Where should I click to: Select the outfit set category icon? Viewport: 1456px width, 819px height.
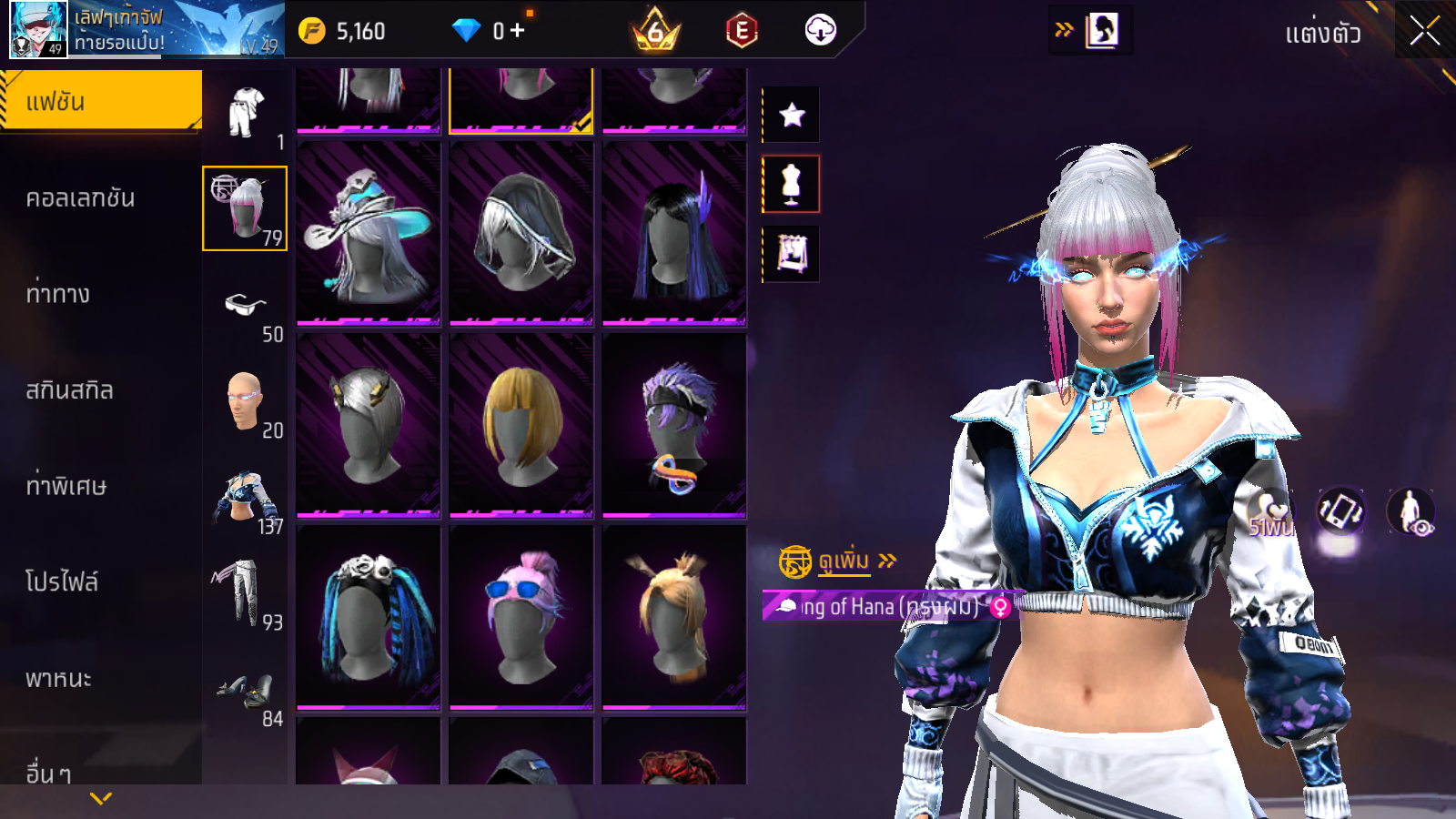click(x=245, y=113)
